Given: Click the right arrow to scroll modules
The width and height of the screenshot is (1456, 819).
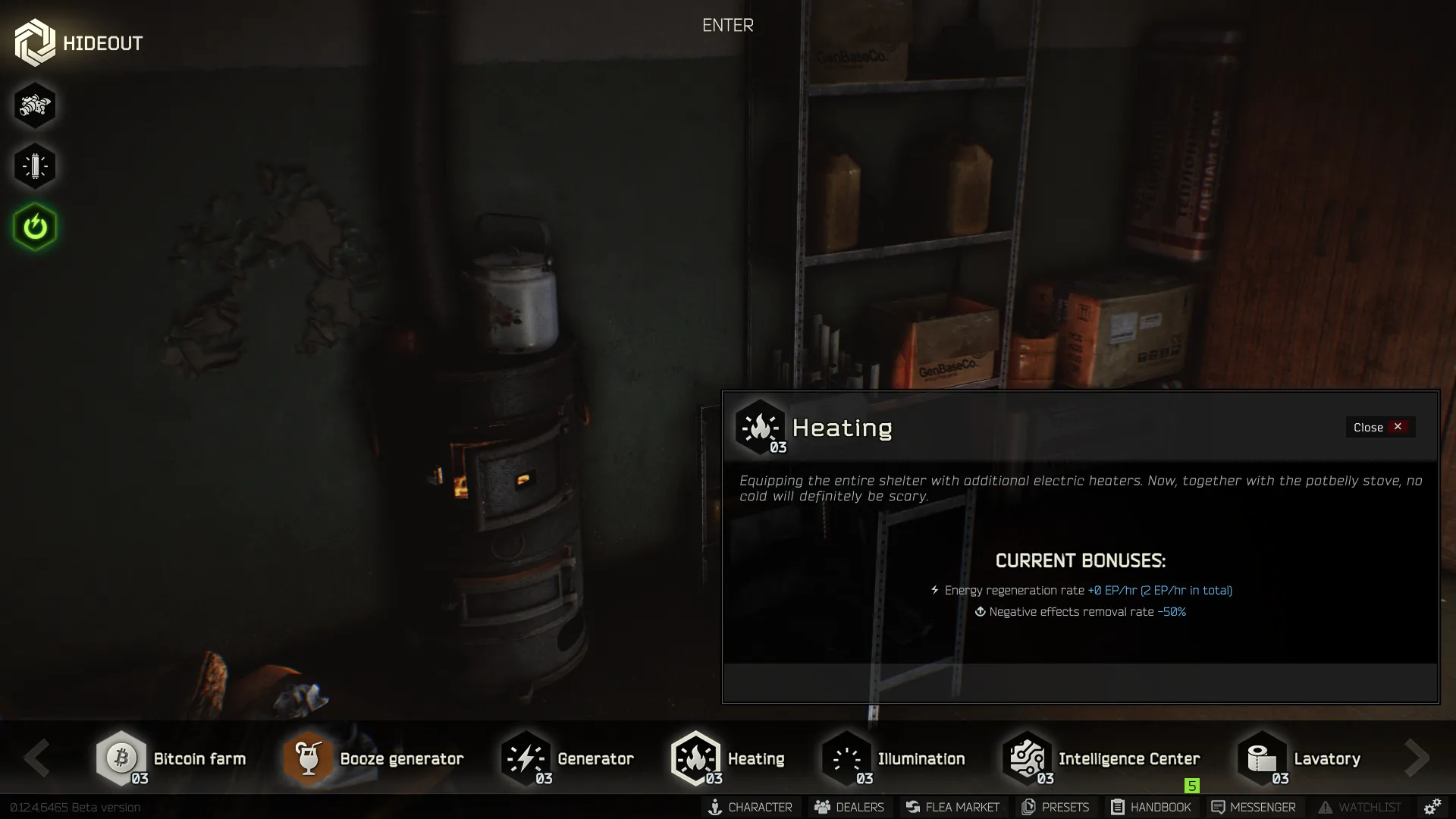Looking at the screenshot, I should pos(1417,758).
